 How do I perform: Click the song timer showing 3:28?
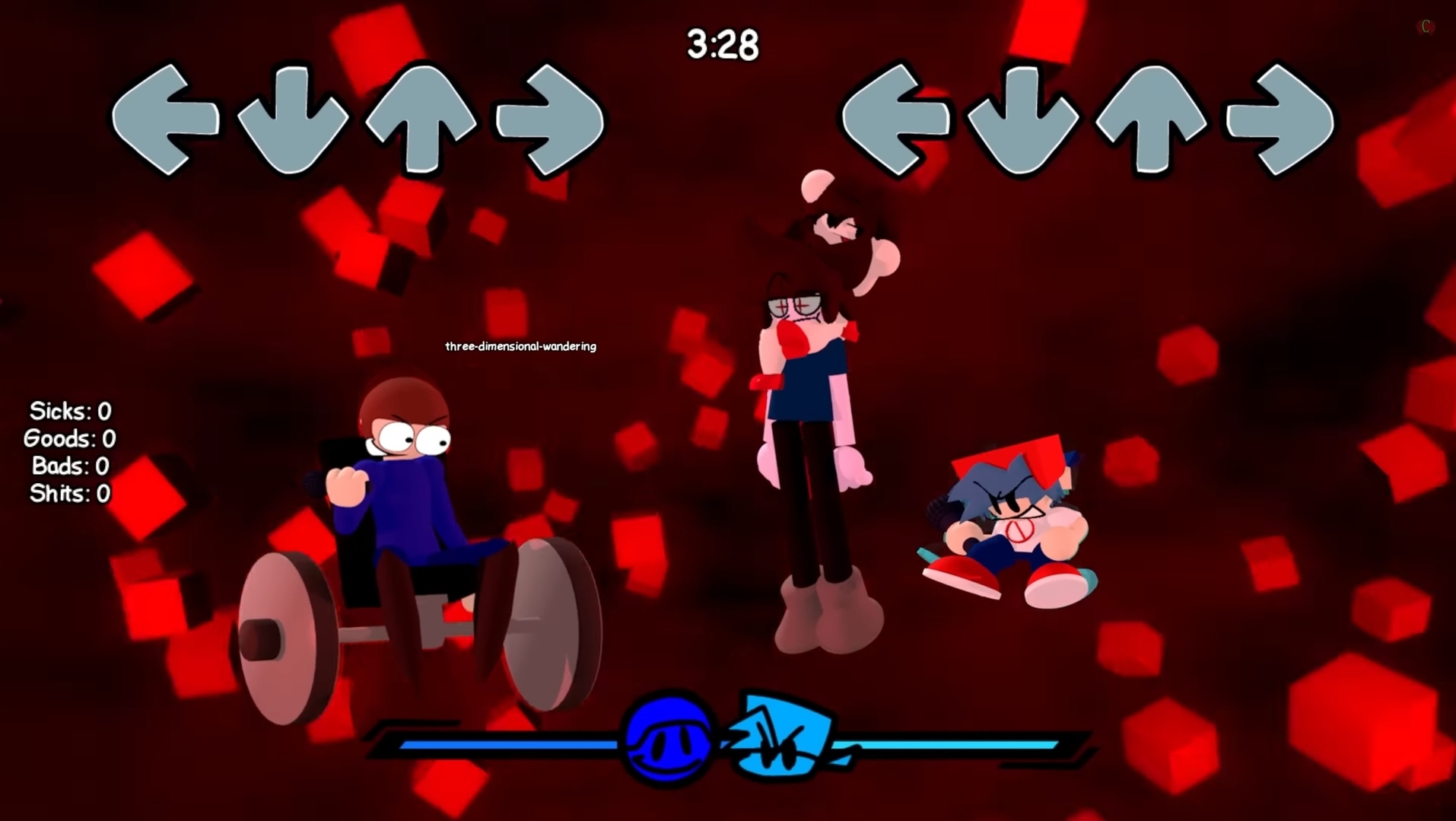[x=721, y=44]
